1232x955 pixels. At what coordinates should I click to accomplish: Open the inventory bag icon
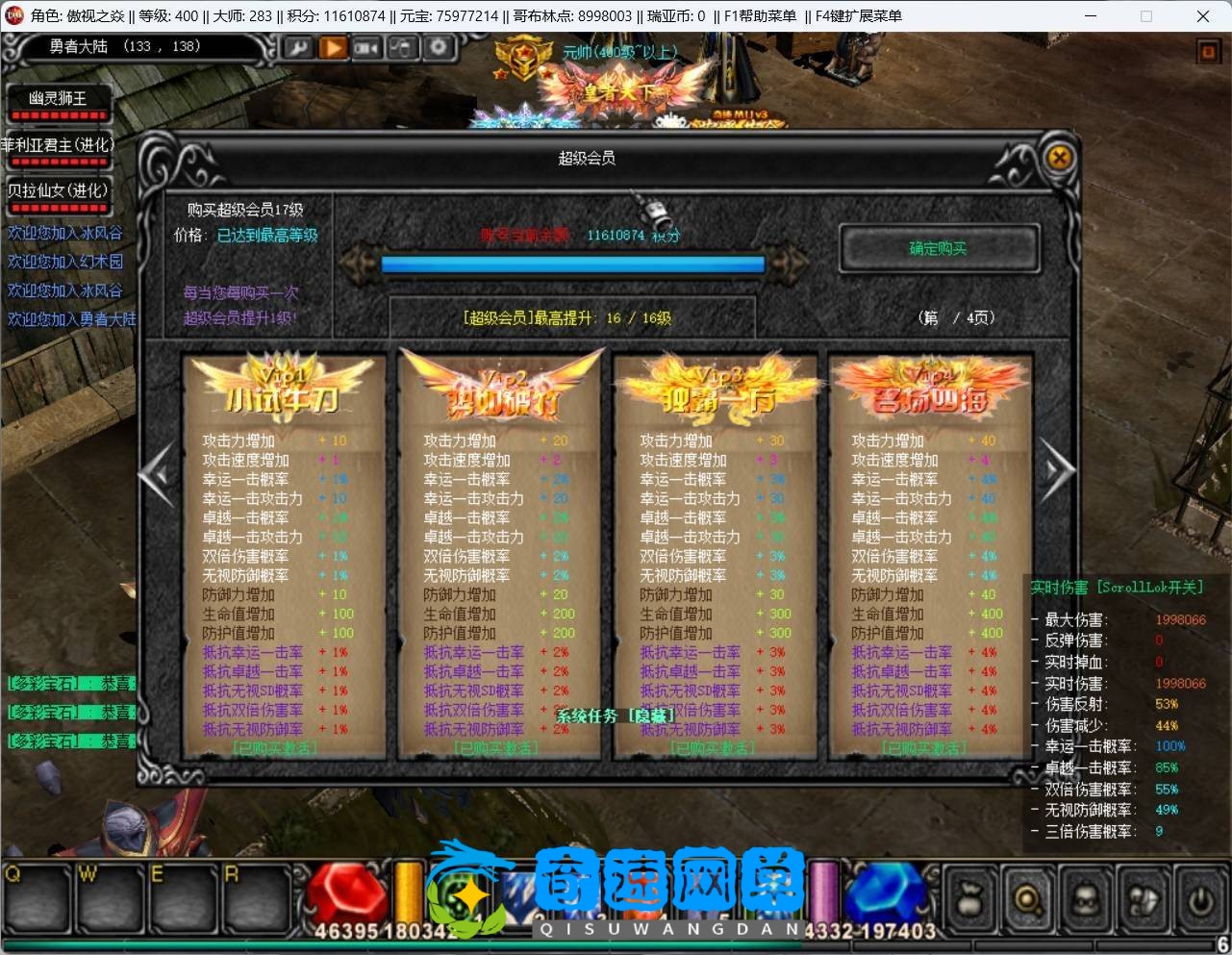969,900
